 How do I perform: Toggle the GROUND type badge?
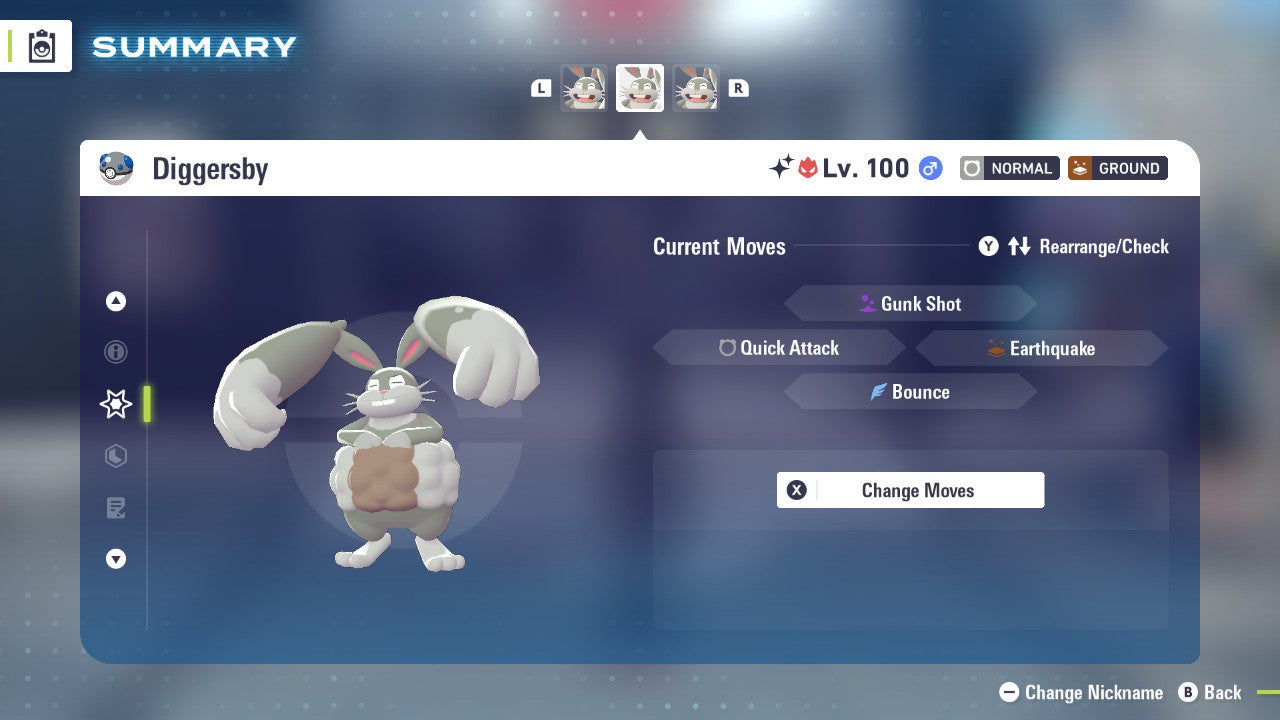[1117, 168]
